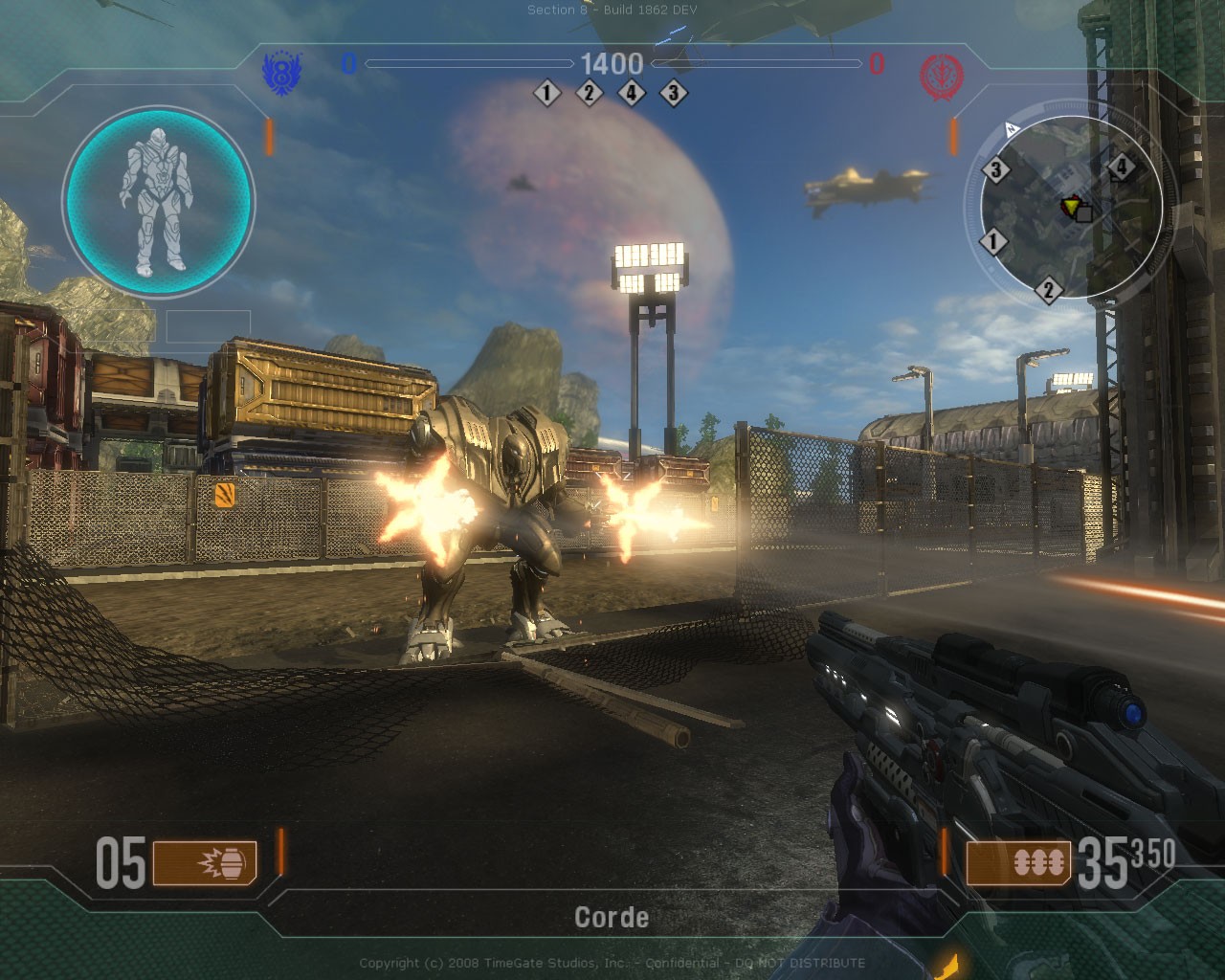Select marker 4 on the minimap
The image size is (1225, 980).
[x=1122, y=168]
